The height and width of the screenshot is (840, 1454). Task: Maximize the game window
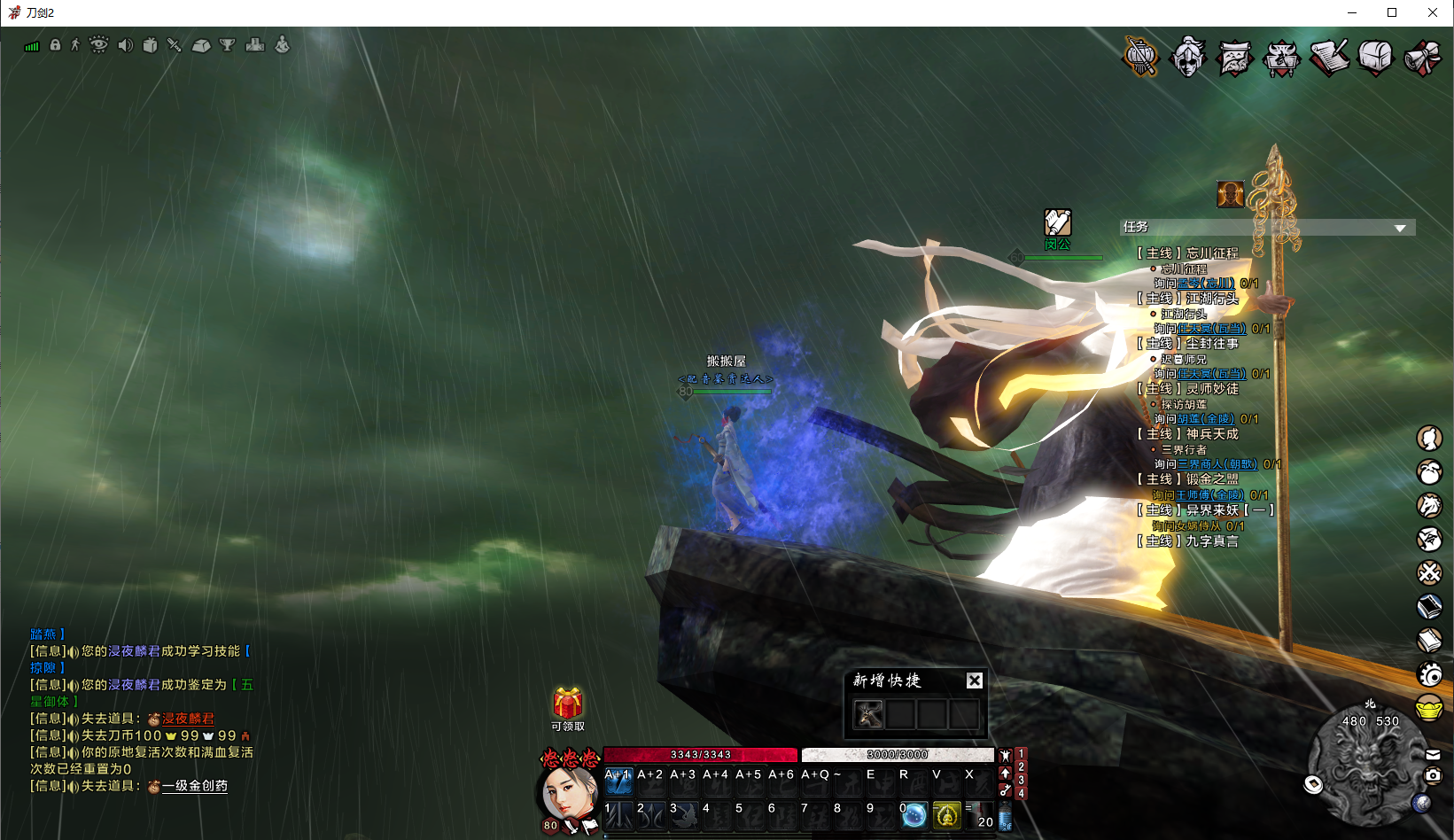tap(1392, 12)
